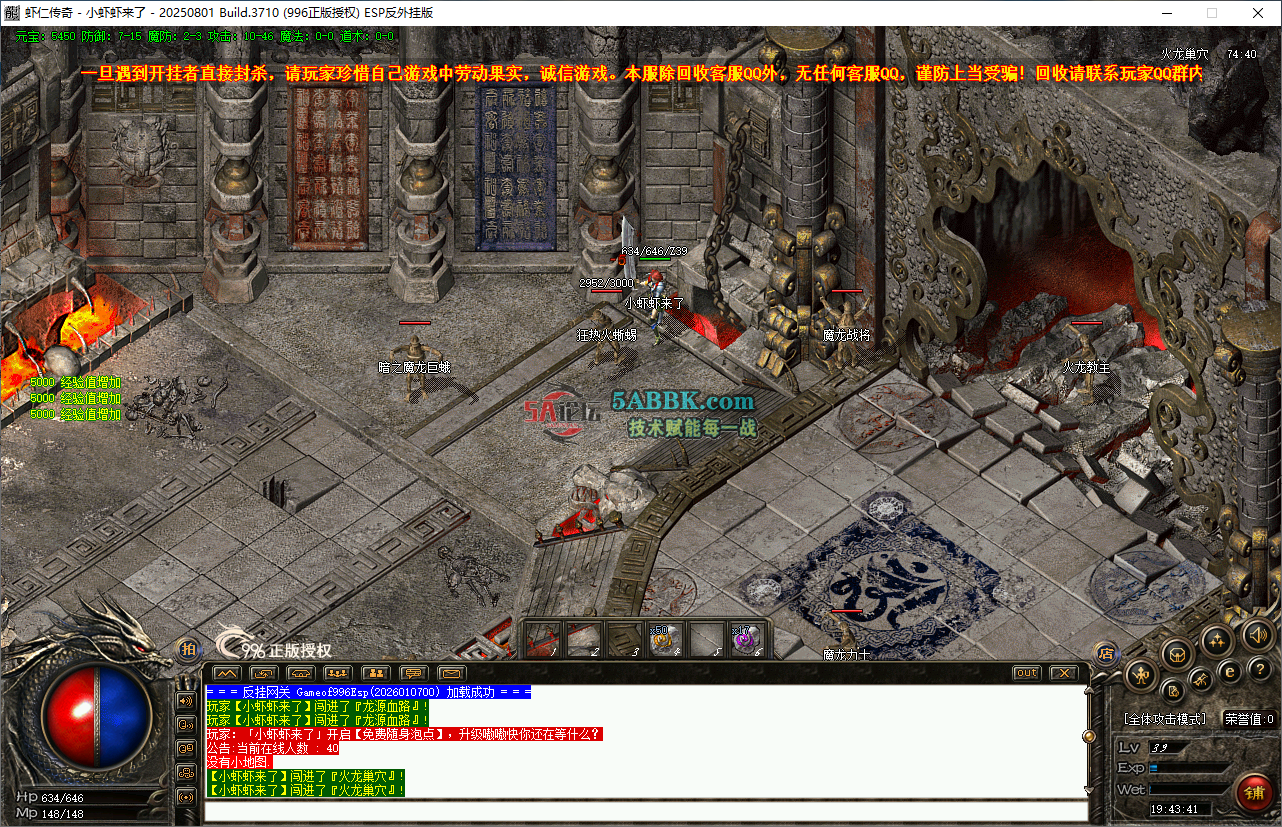Click the 拍 auction button

(187, 650)
